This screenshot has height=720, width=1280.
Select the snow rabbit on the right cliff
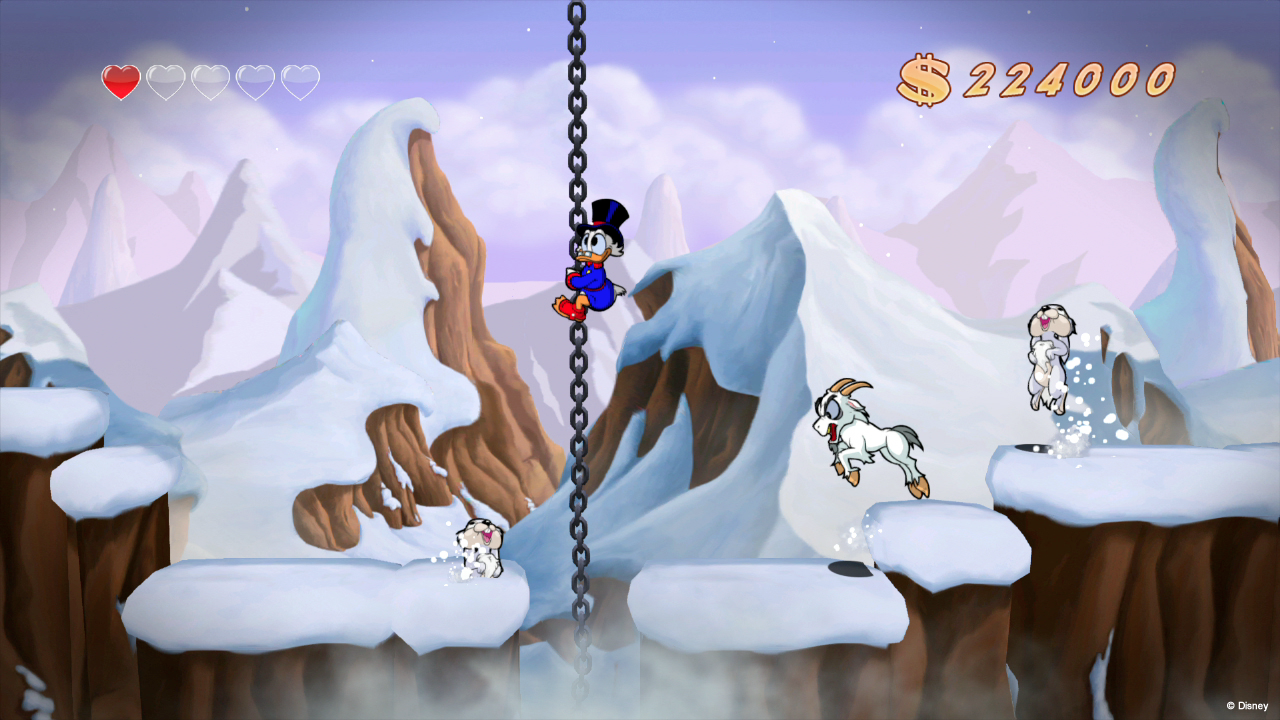point(1050,355)
